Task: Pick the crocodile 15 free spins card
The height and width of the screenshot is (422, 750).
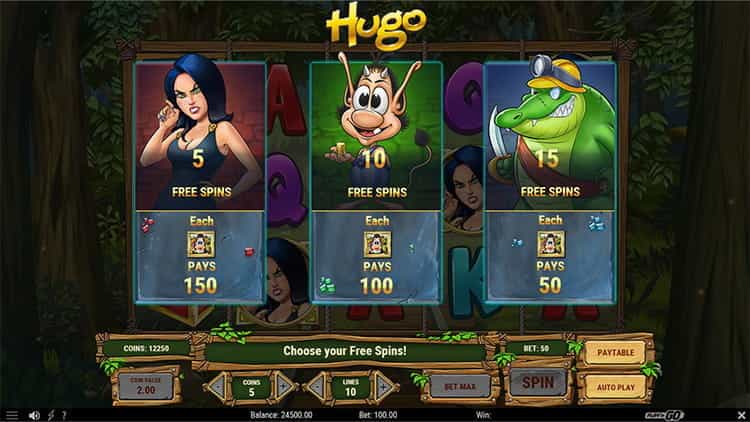Action: click(550, 180)
